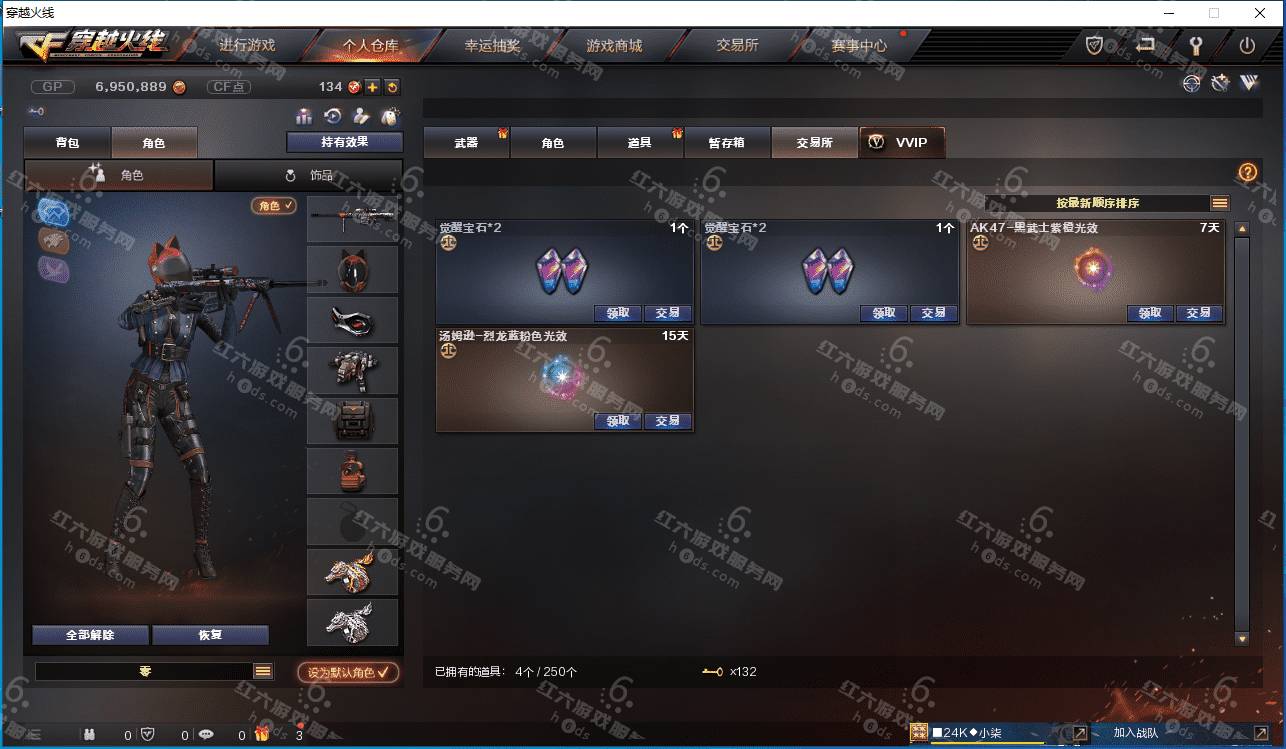Trade the 汤姆逊-烈龙蓝粉色光效 item
Screen dimensions: 1286x749
pos(667,421)
